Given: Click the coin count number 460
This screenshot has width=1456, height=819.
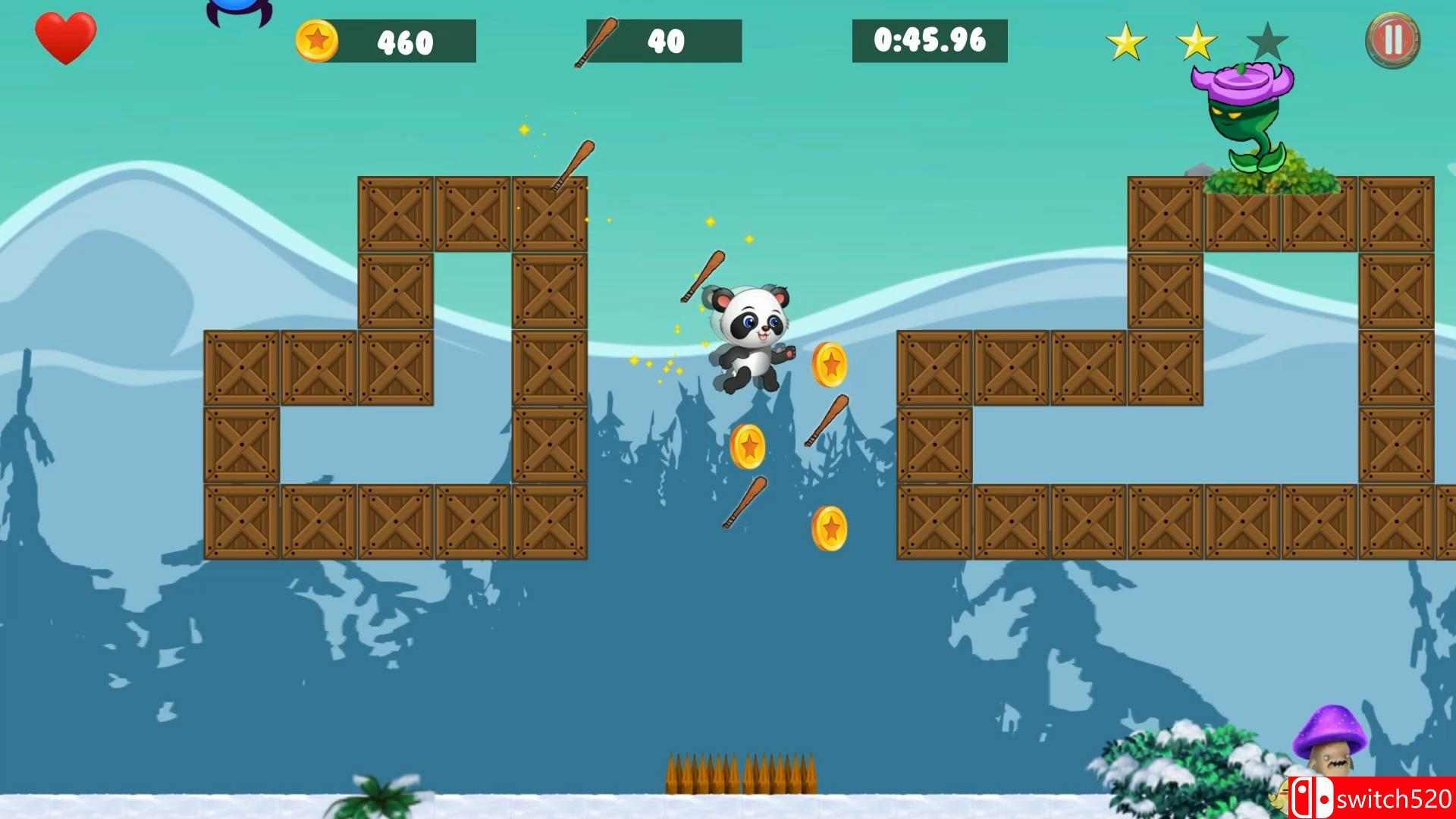Looking at the screenshot, I should click(x=403, y=42).
